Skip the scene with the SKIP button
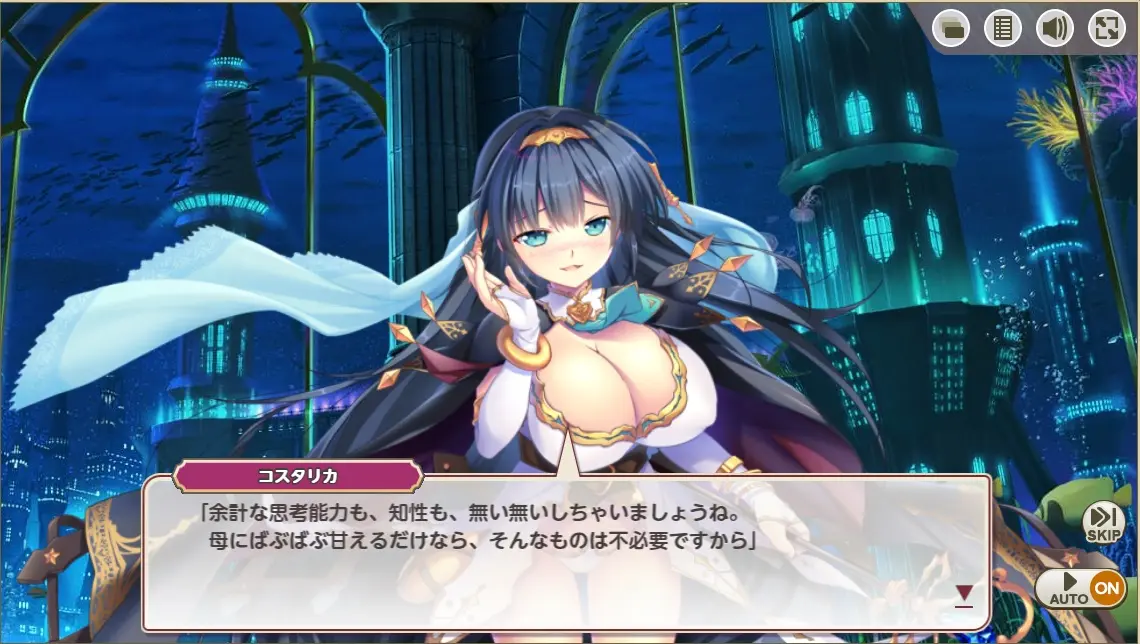This screenshot has height=644, width=1140. click(1103, 522)
